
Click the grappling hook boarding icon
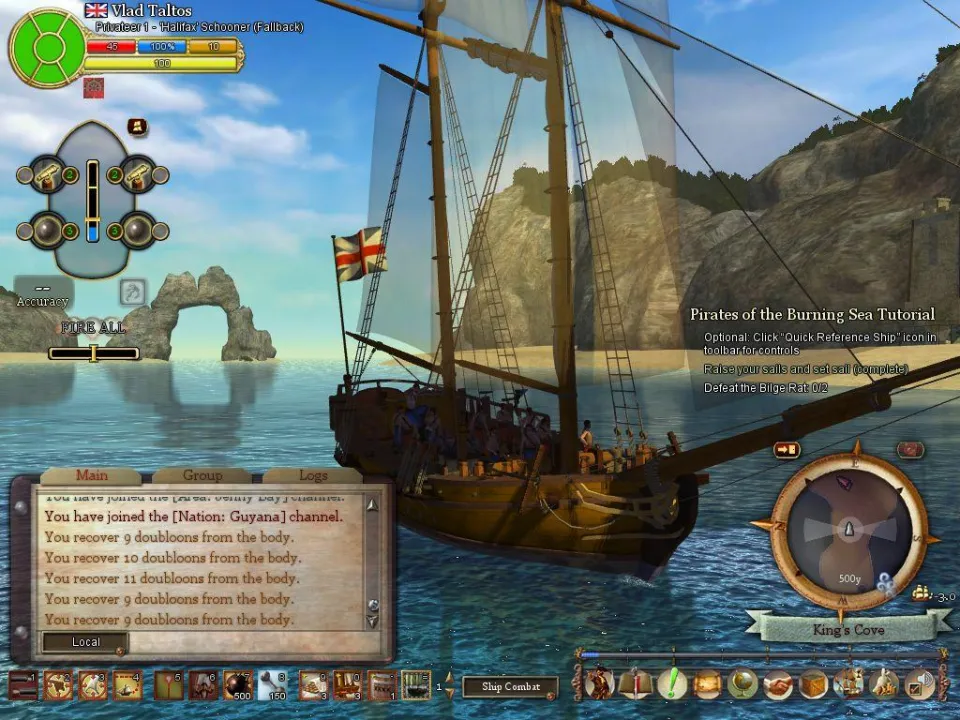point(134,292)
